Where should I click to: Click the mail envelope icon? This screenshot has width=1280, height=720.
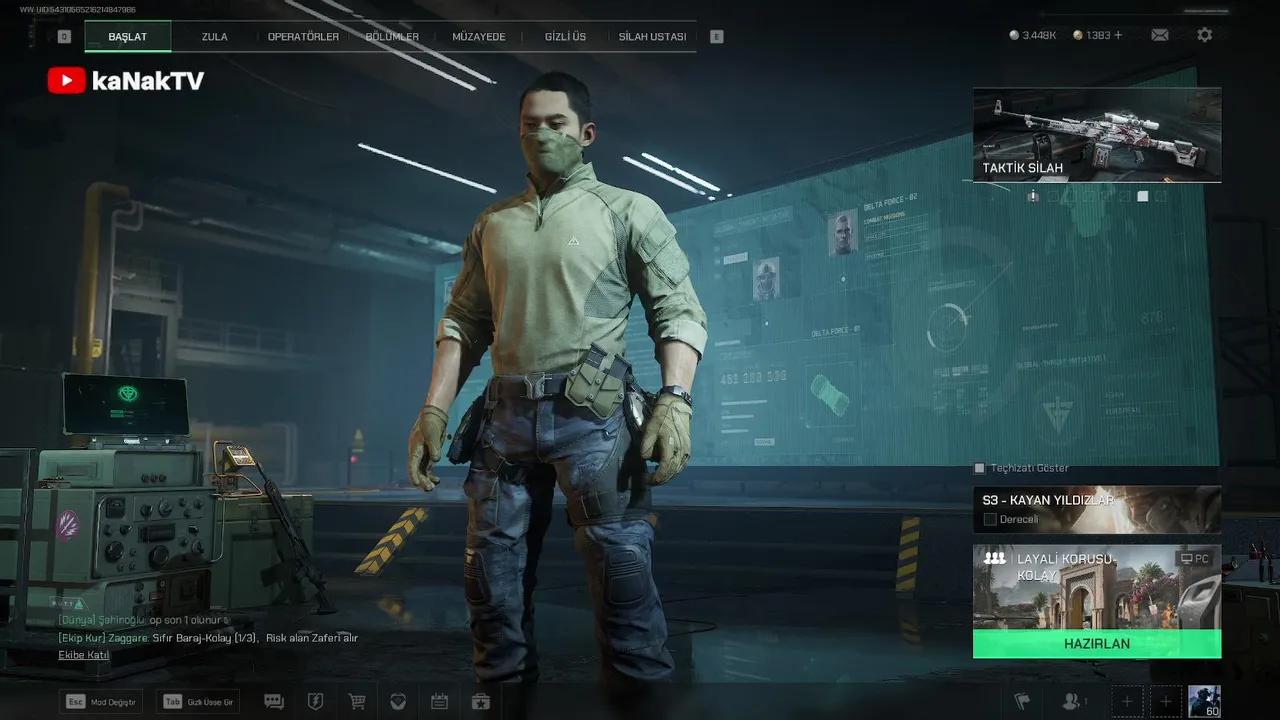point(1159,34)
